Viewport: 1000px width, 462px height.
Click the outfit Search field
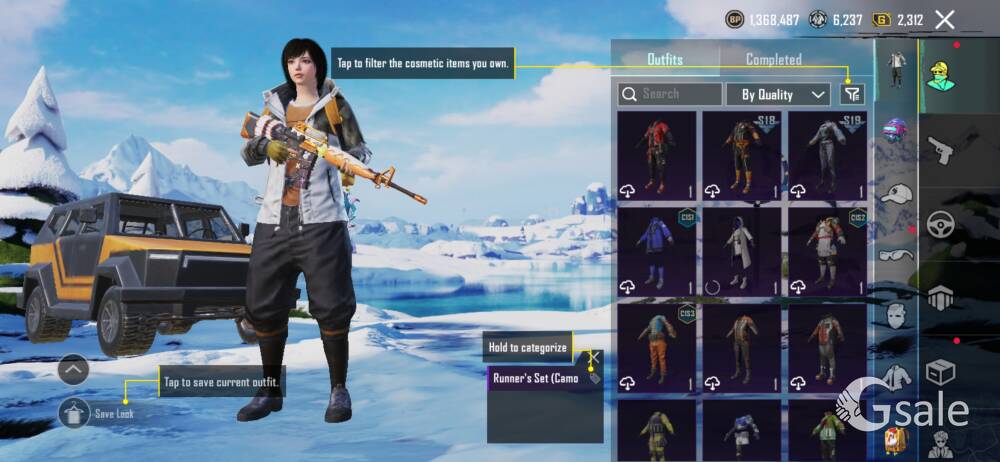pos(670,94)
